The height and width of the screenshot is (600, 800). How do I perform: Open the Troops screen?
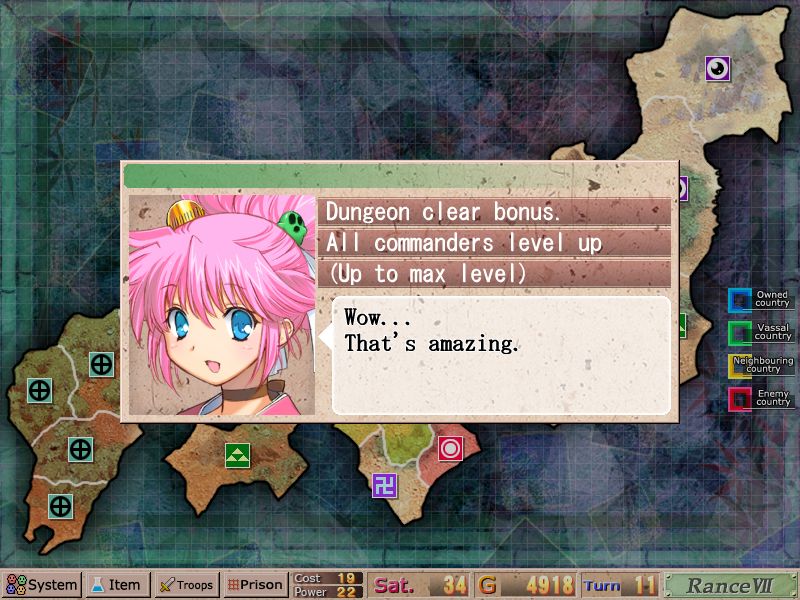[186, 585]
